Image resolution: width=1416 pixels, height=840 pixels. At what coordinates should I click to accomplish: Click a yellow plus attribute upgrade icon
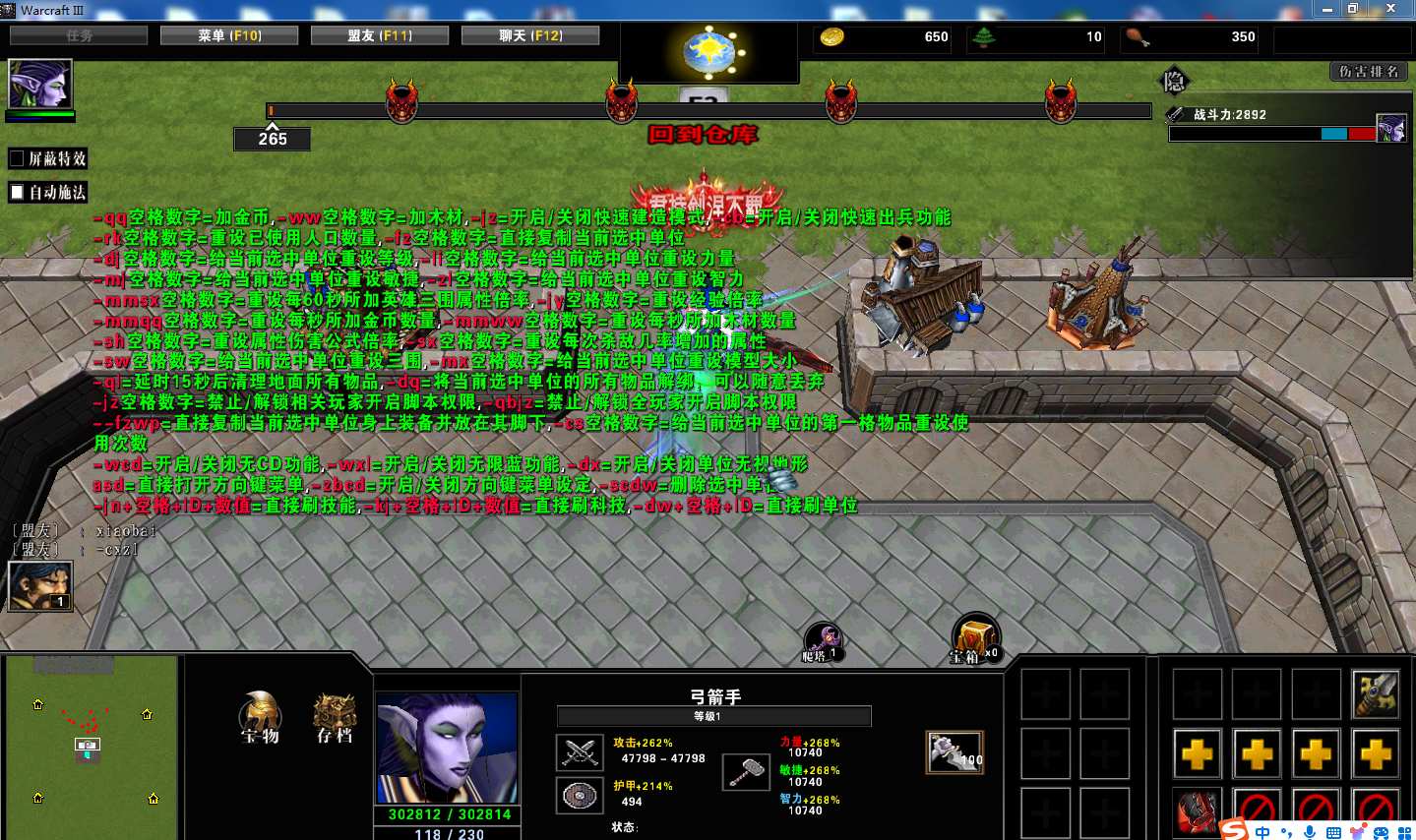click(x=1197, y=754)
